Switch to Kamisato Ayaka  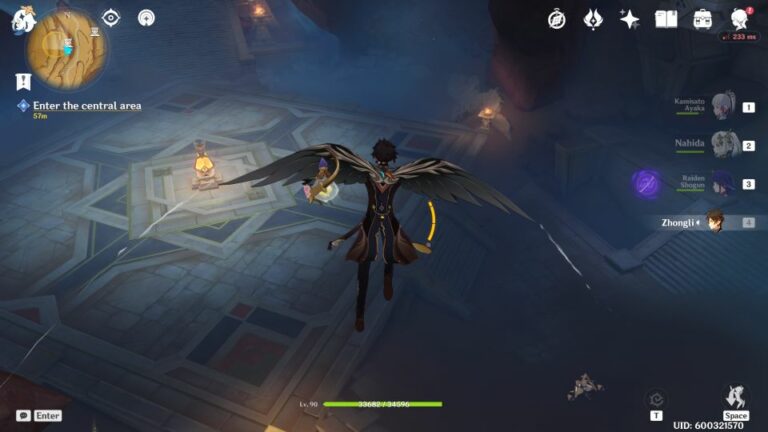pyautogui.click(x=723, y=105)
